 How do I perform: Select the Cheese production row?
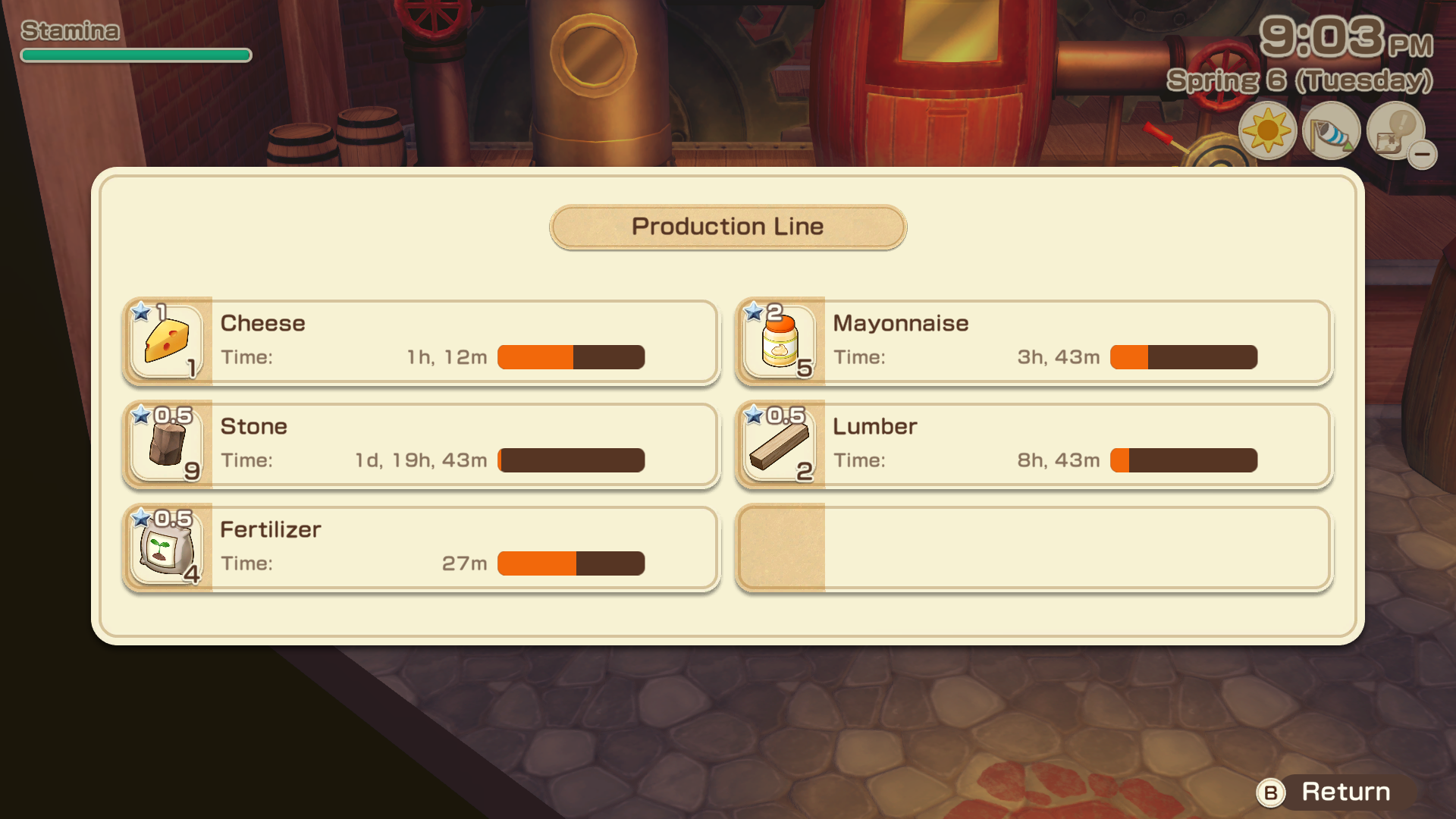pos(421,341)
